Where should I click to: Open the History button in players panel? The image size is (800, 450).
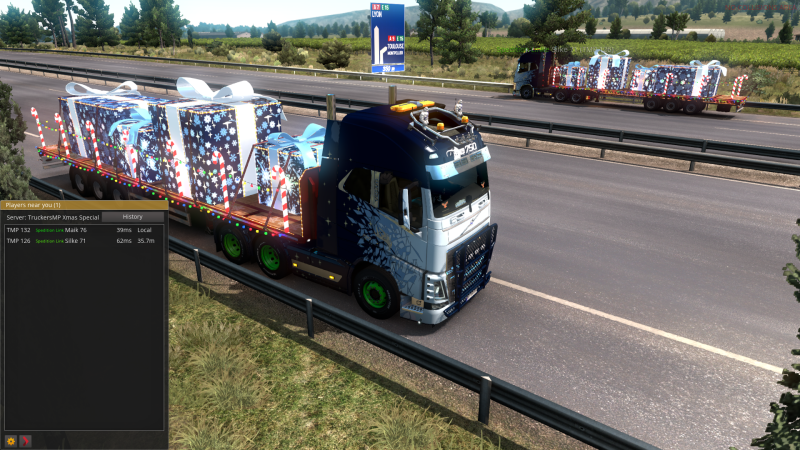133,217
